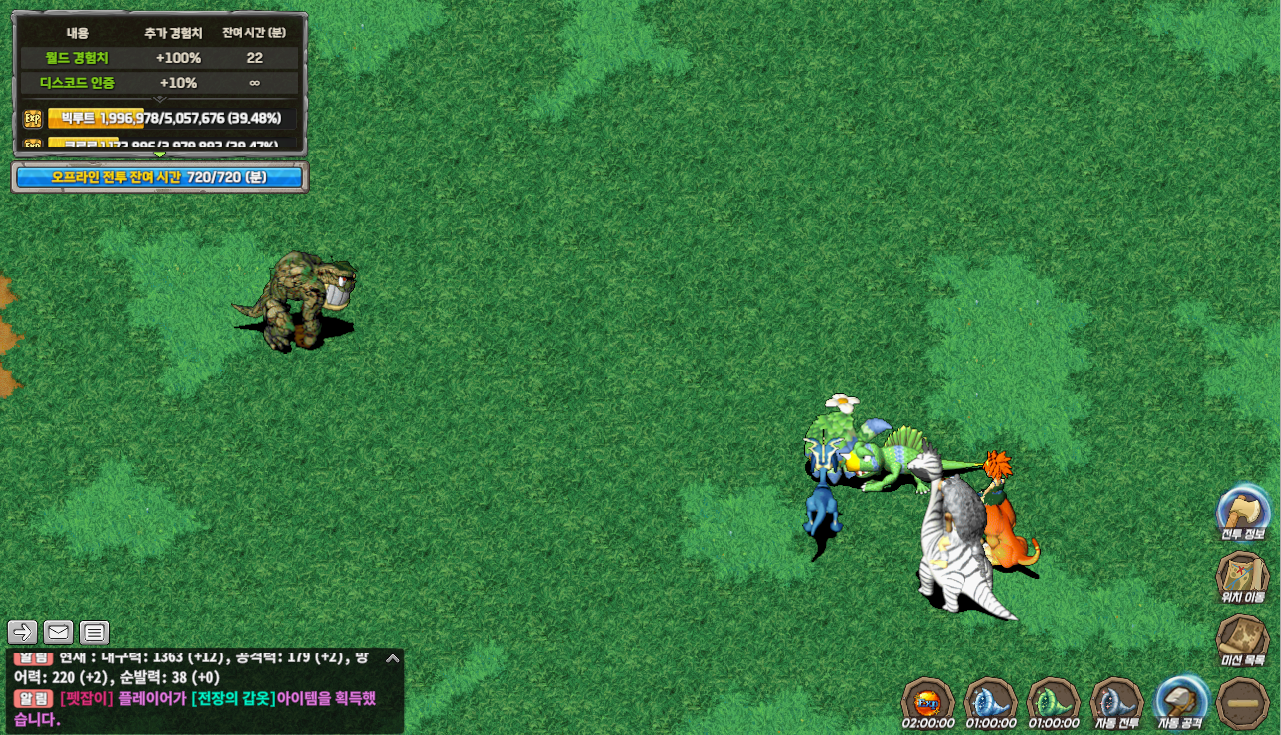Select the 월드 경험치 bonus row
Image resolution: width=1281 pixels, height=735 pixels.
(160, 58)
